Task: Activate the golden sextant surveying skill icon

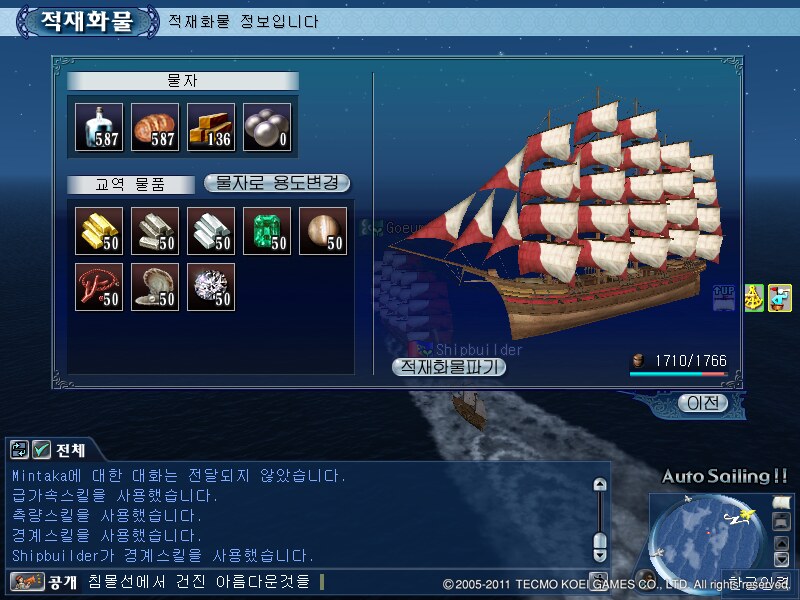Action: [754, 298]
